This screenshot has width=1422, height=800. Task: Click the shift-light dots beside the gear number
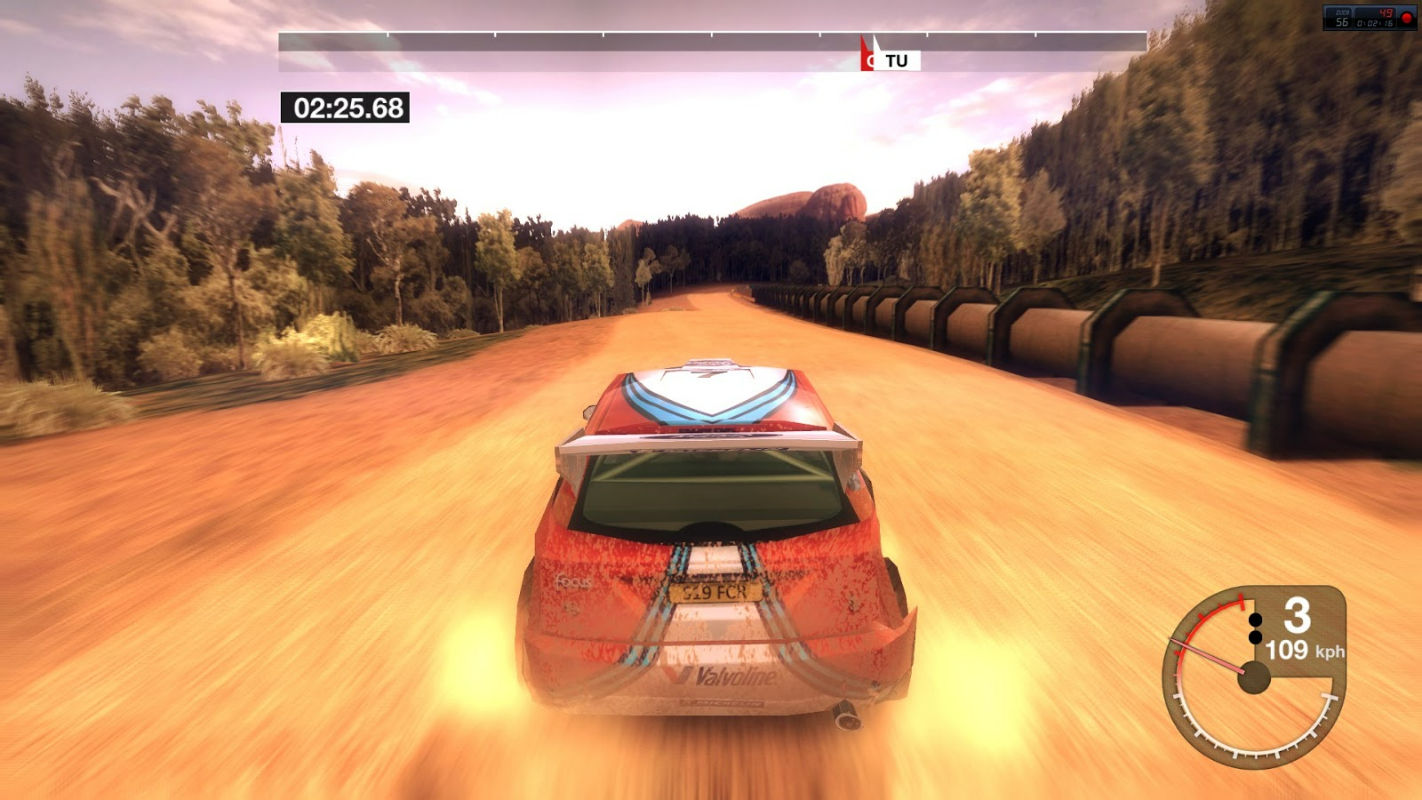coord(1254,626)
